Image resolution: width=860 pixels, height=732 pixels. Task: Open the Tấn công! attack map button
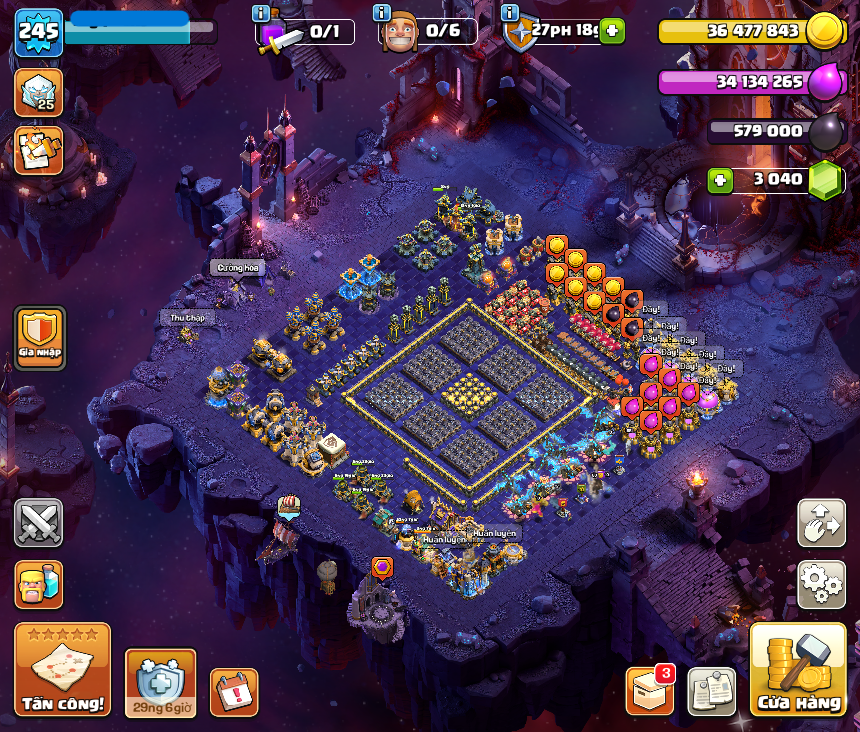point(62,668)
